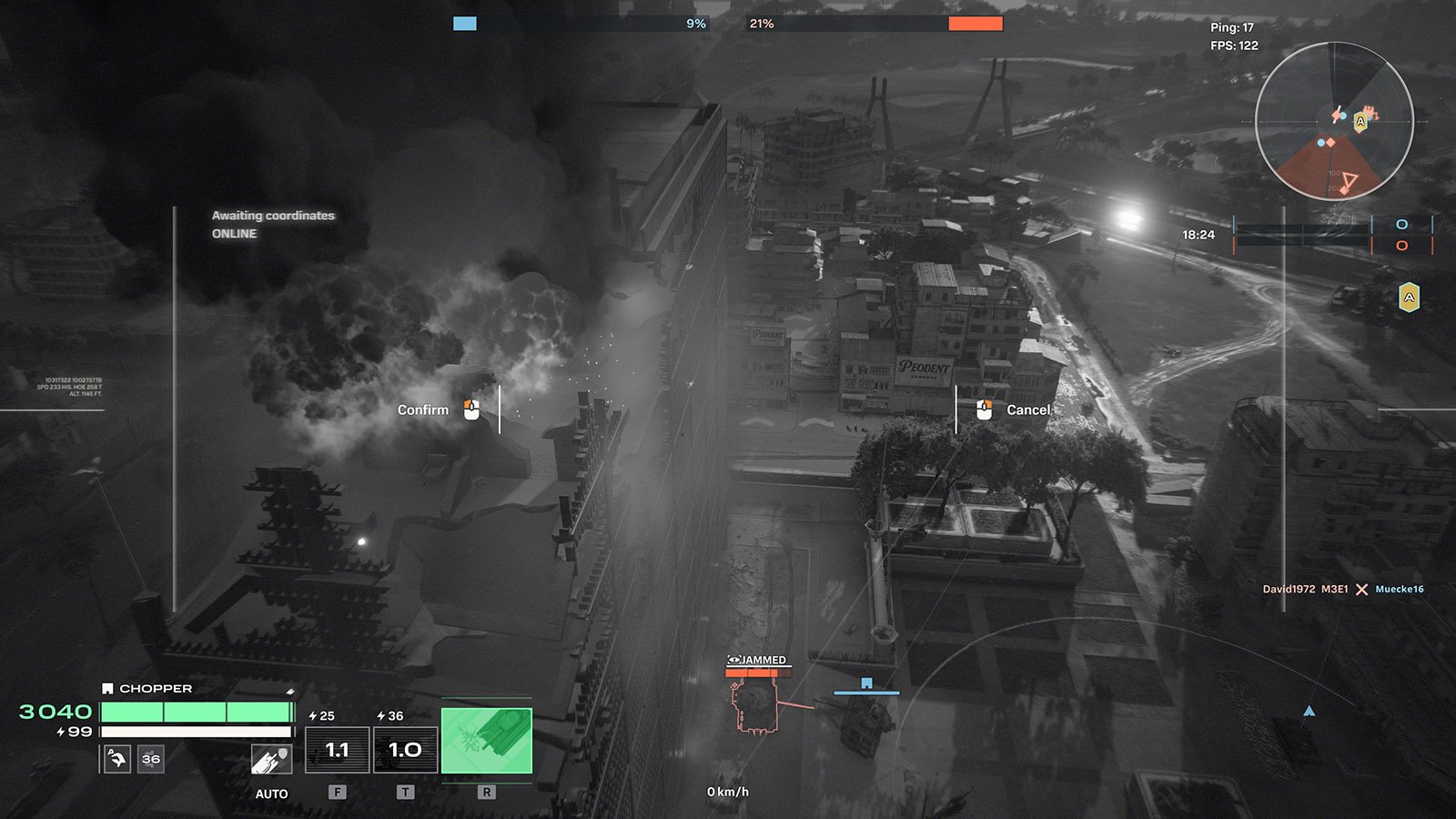This screenshot has width=1456, height=819.
Task: Select the ability slot showing 1.1 cooldown
Action: click(x=337, y=750)
